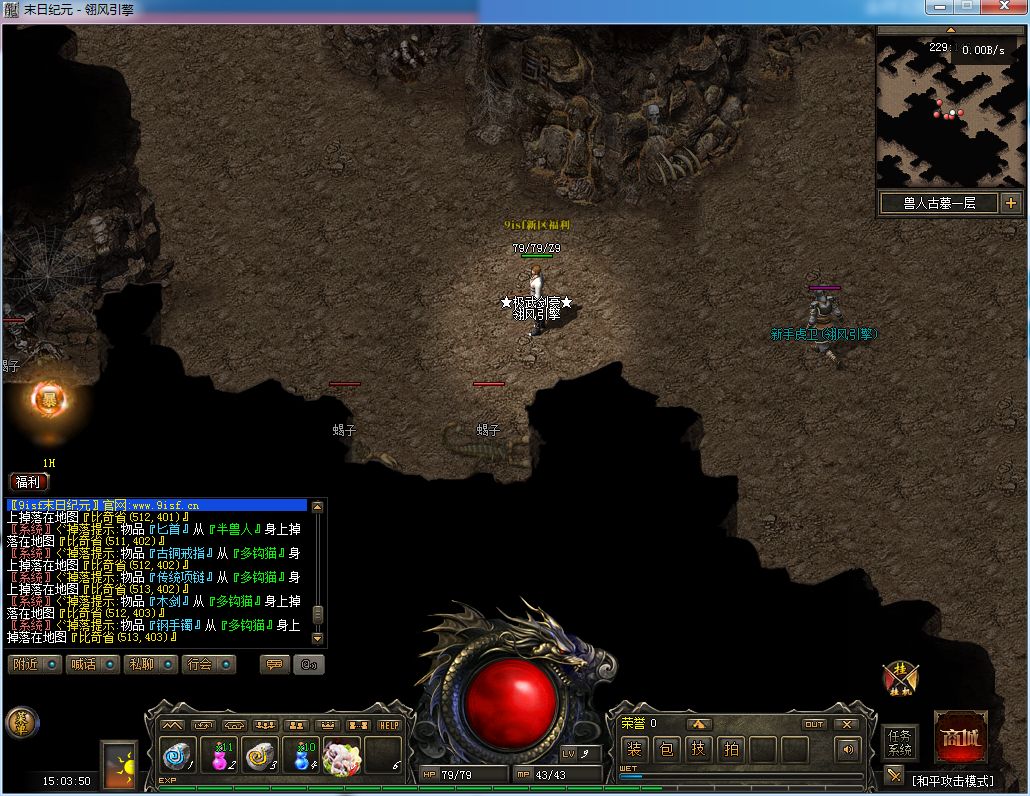
Task: Open the 商城 shop
Action: click(961, 738)
